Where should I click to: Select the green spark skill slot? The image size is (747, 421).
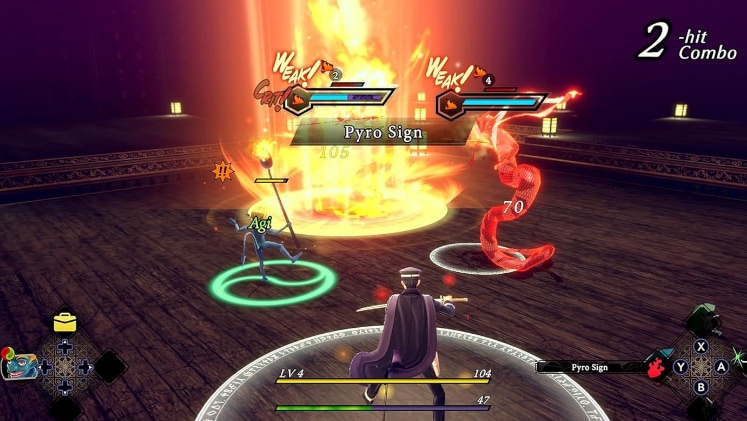tap(739, 357)
